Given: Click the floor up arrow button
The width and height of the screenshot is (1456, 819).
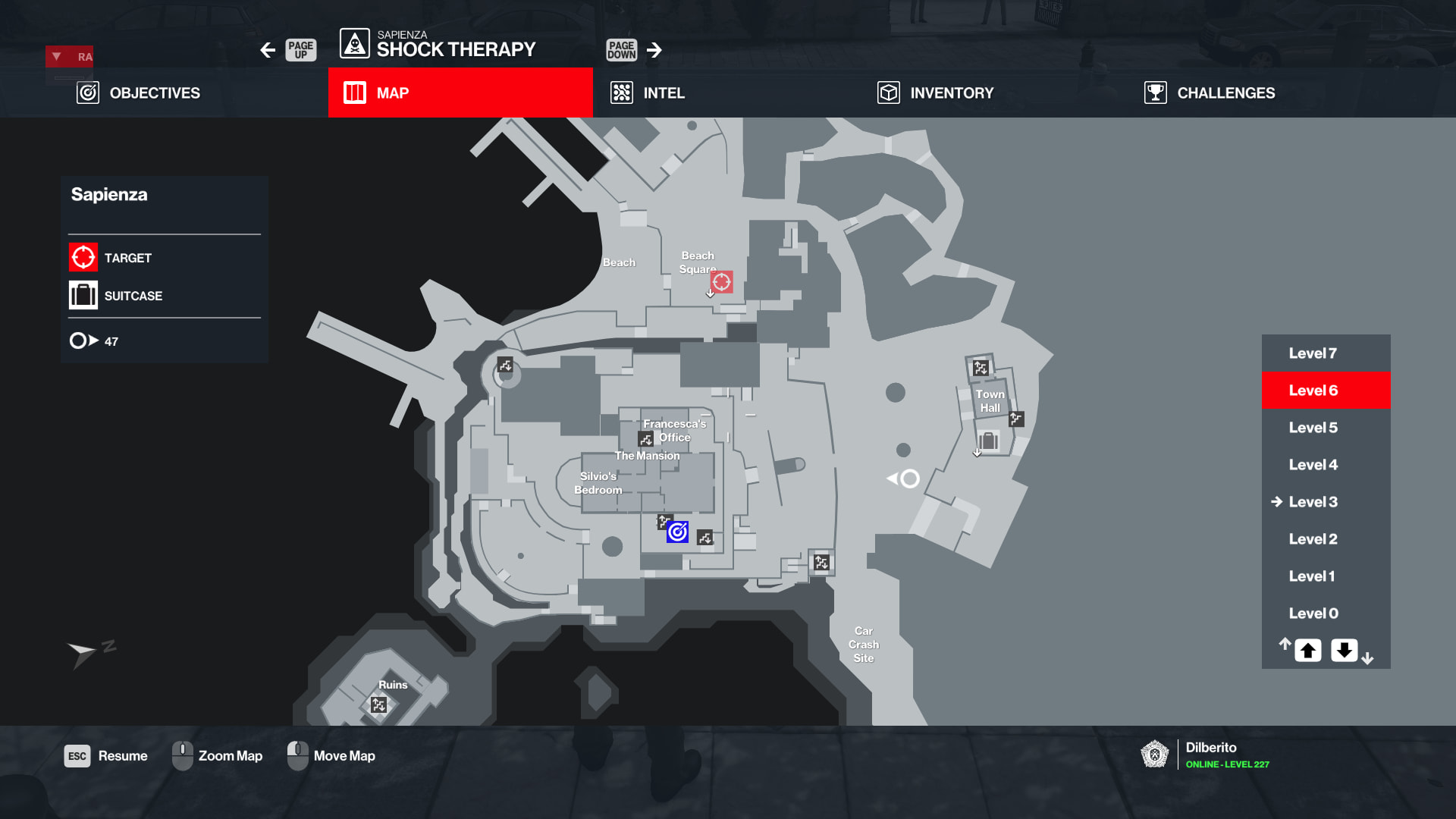Looking at the screenshot, I should (1307, 651).
